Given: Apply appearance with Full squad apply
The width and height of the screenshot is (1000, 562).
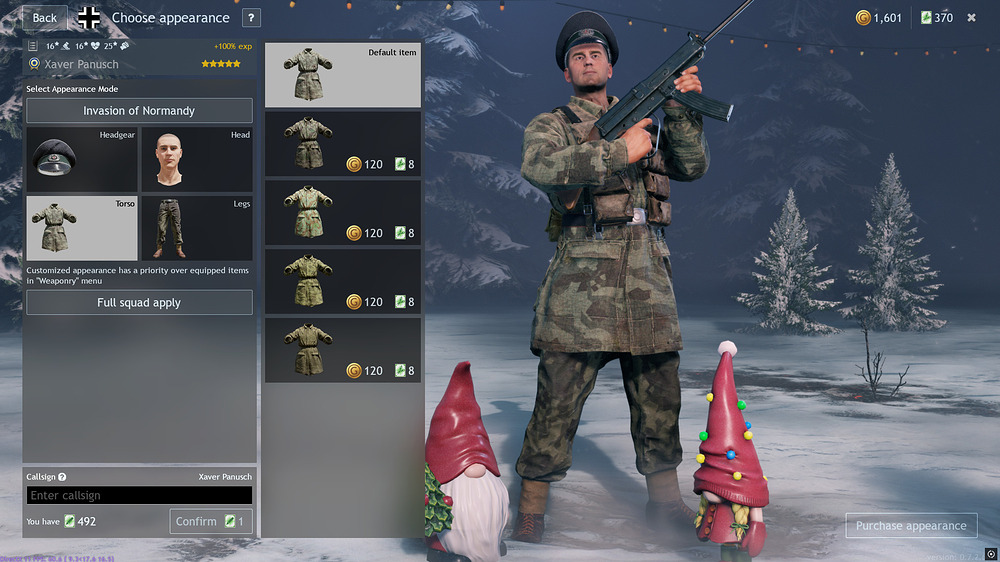Looking at the screenshot, I should coord(139,303).
